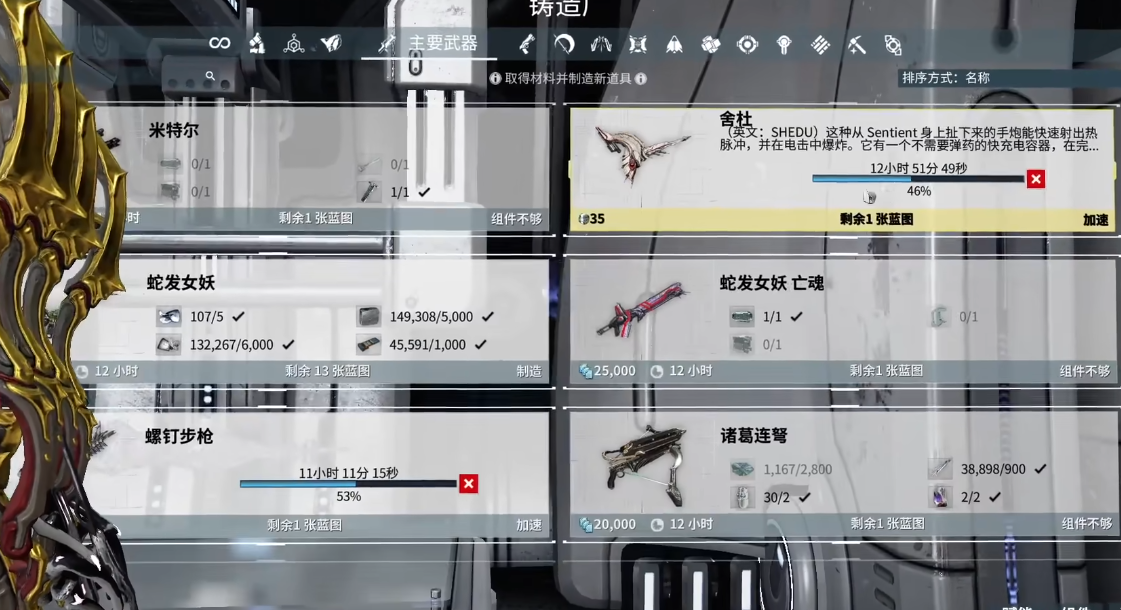Open the microscope category tab

coord(256,43)
